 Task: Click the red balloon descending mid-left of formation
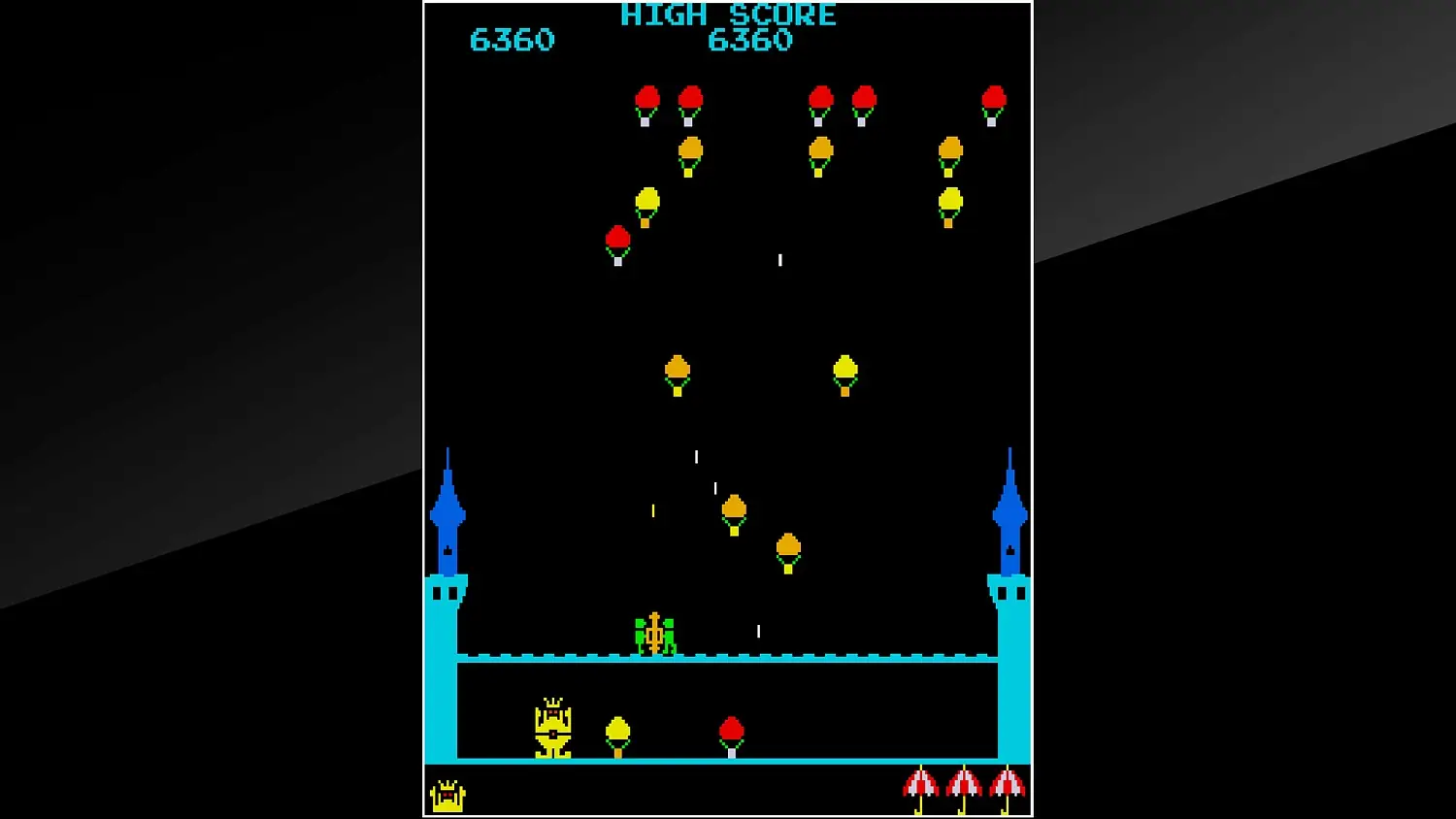[x=618, y=240]
